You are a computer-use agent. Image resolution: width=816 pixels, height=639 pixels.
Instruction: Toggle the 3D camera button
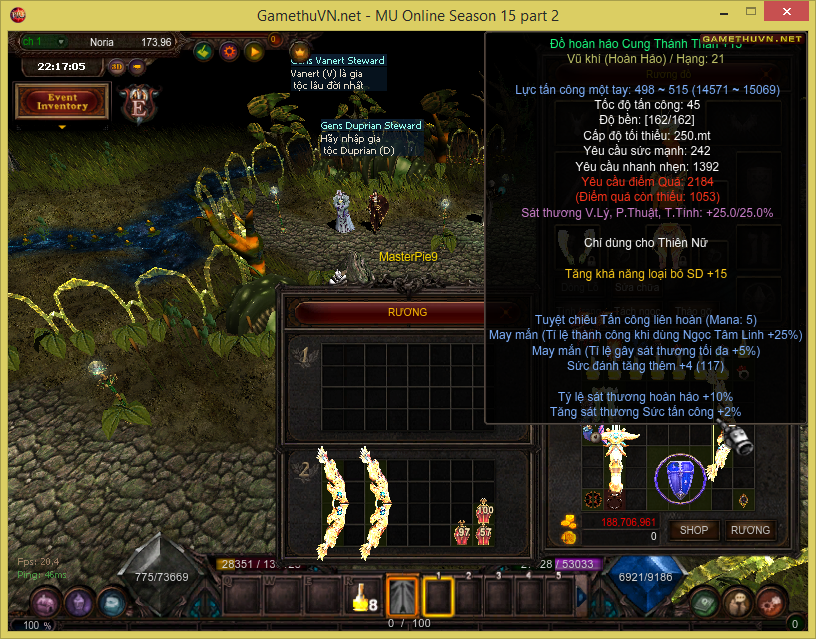point(116,67)
